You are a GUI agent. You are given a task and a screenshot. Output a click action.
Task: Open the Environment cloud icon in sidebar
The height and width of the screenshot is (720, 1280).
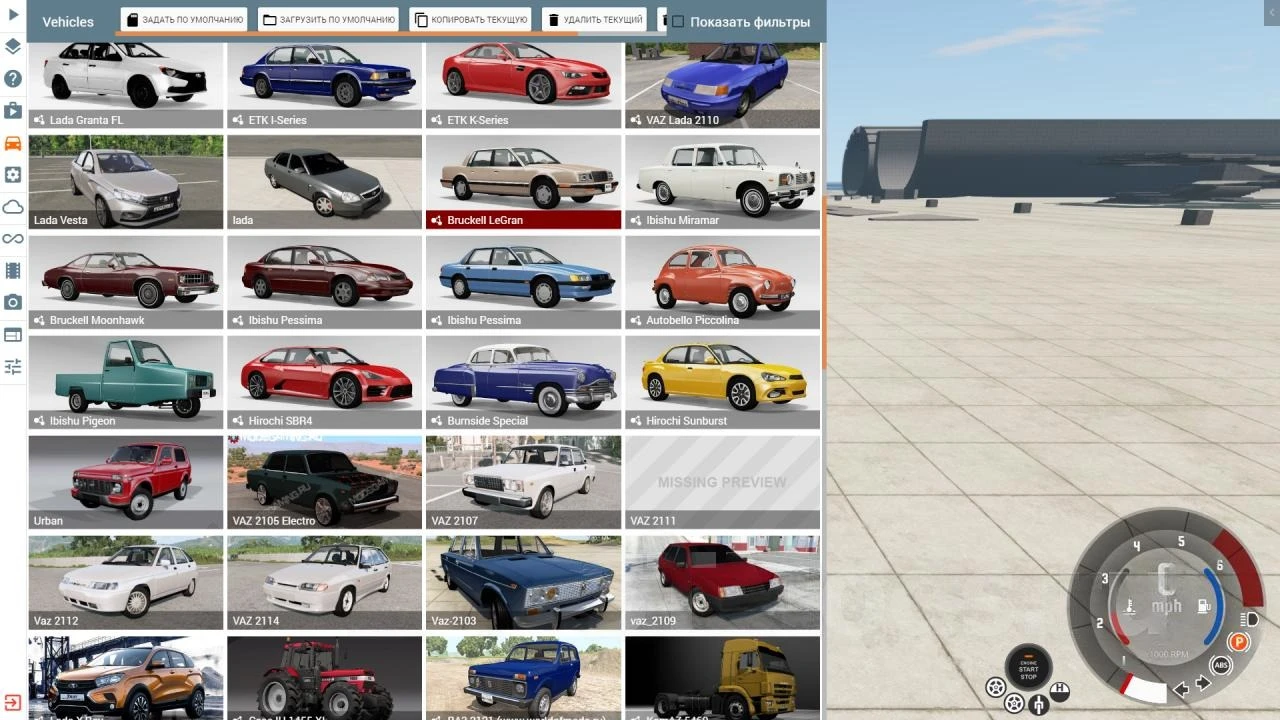13,206
